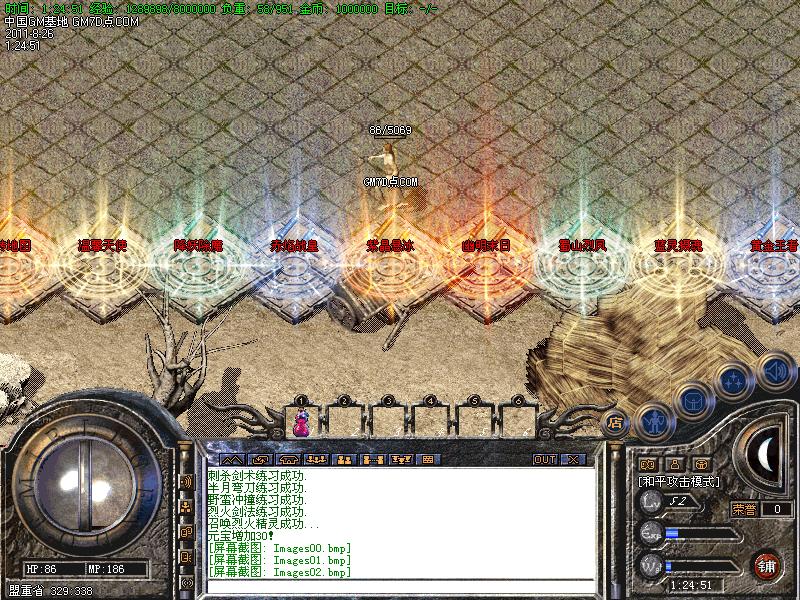Click the grid icon above the chat
This screenshot has height=600, width=800.
(427, 460)
